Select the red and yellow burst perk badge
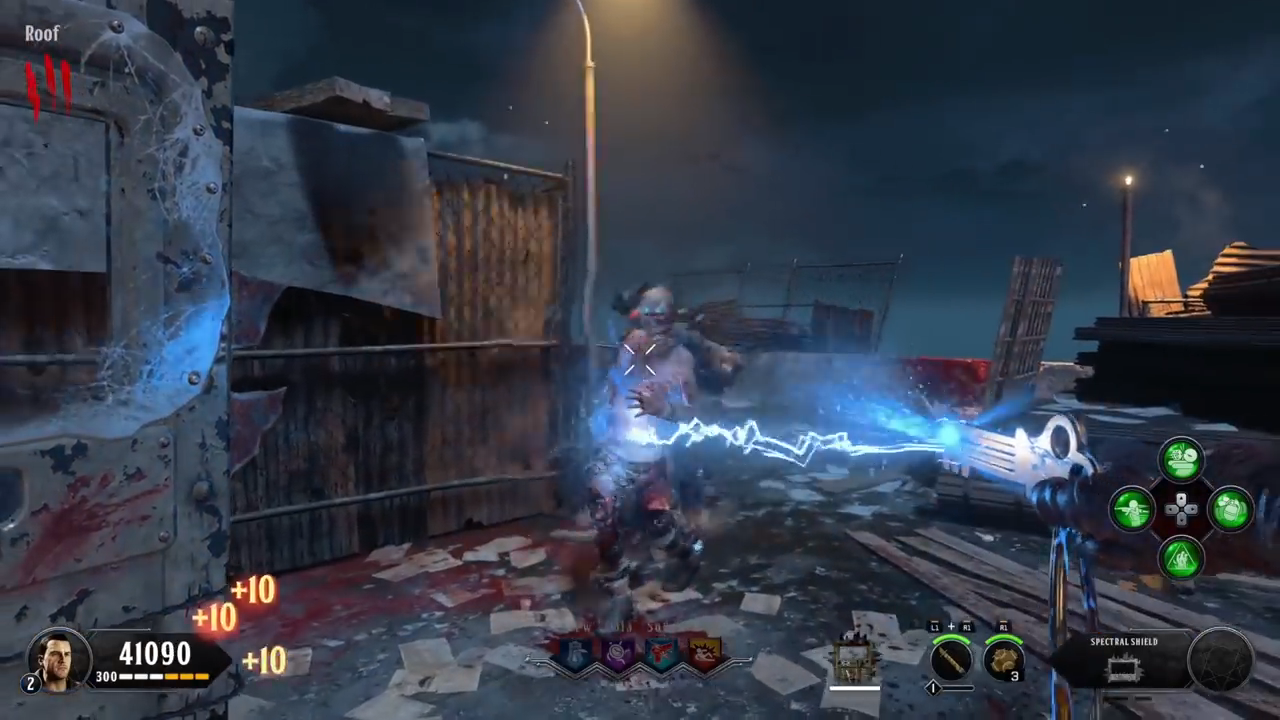 click(x=703, y=653)
